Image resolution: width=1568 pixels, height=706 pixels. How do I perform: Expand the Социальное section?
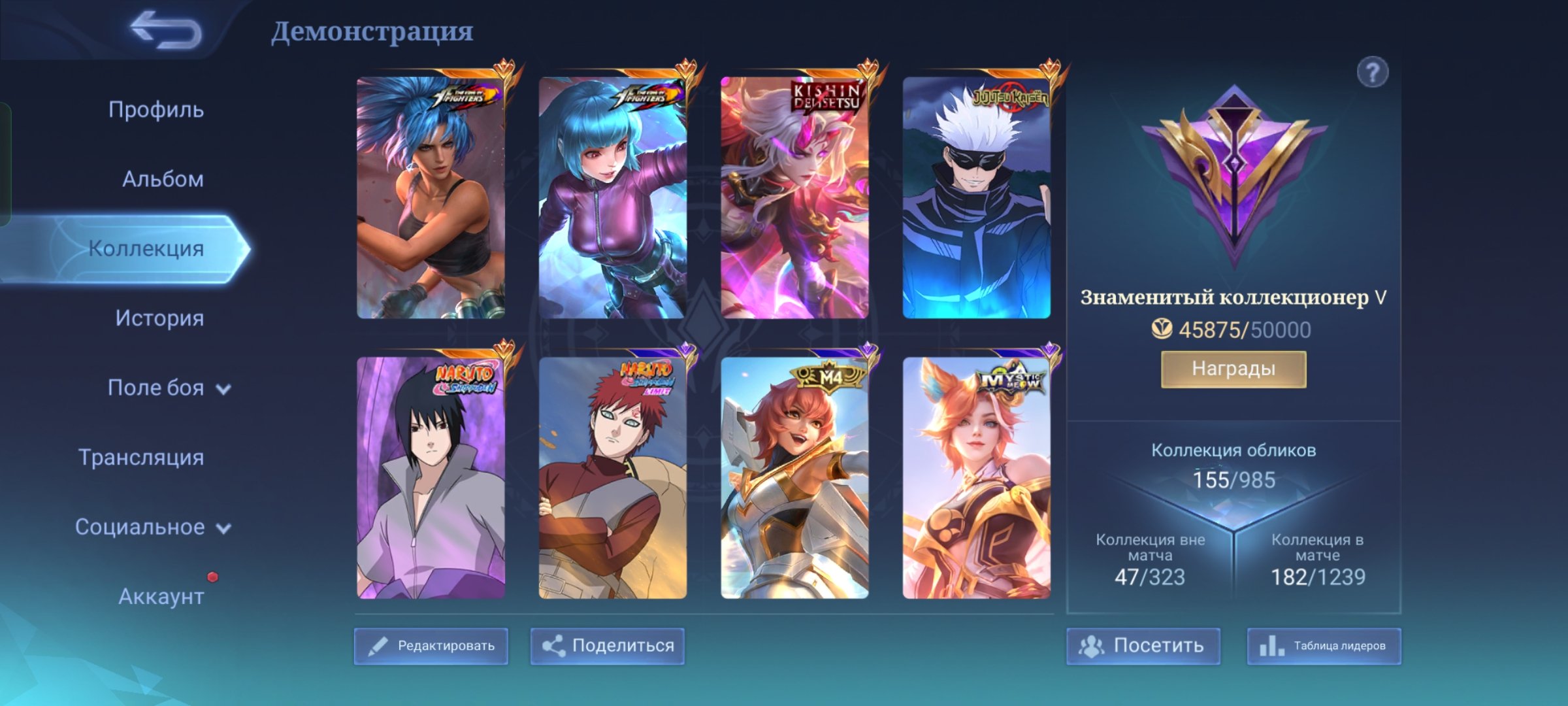pos(152,527)
